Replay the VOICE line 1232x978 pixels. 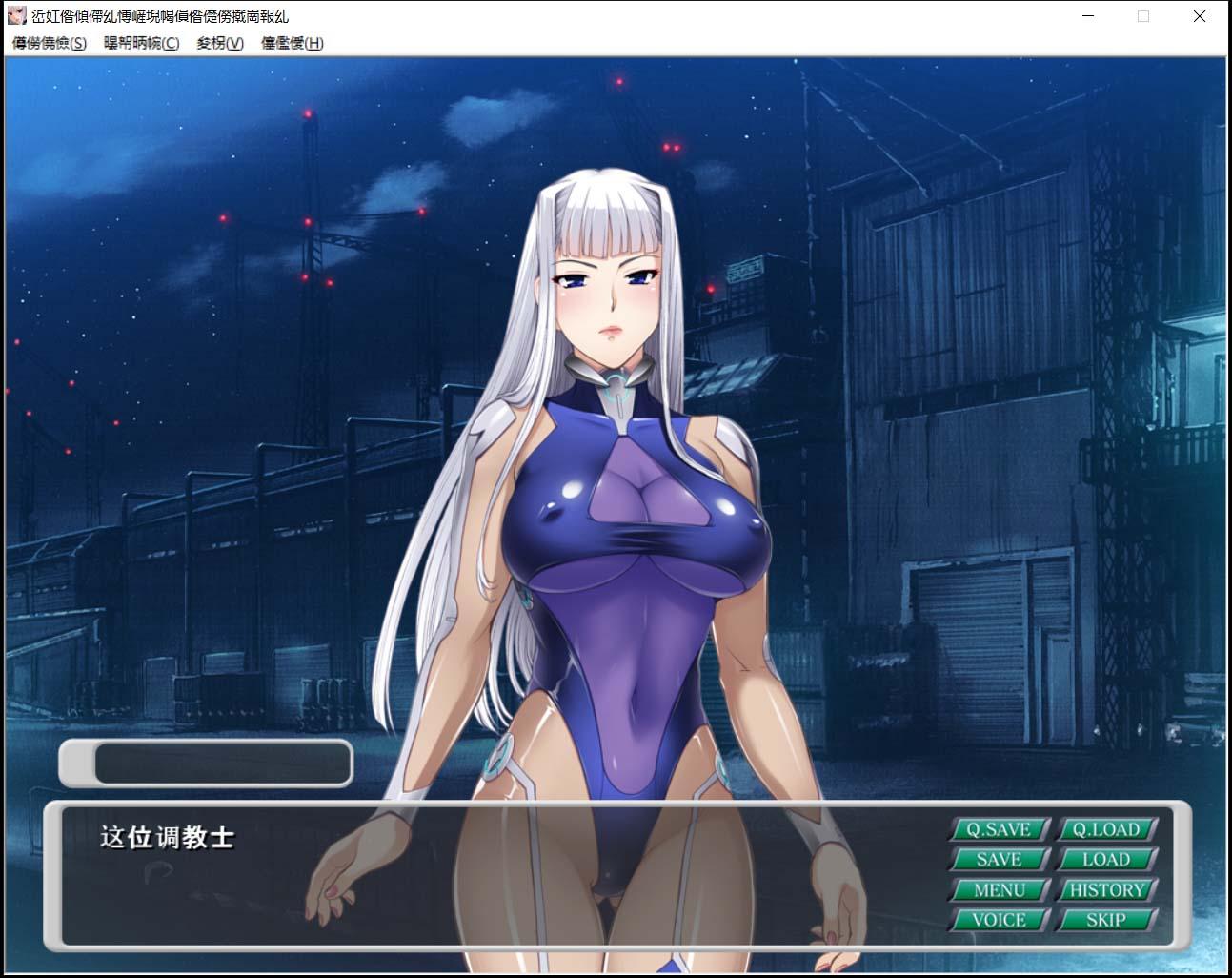click(999, 919)
